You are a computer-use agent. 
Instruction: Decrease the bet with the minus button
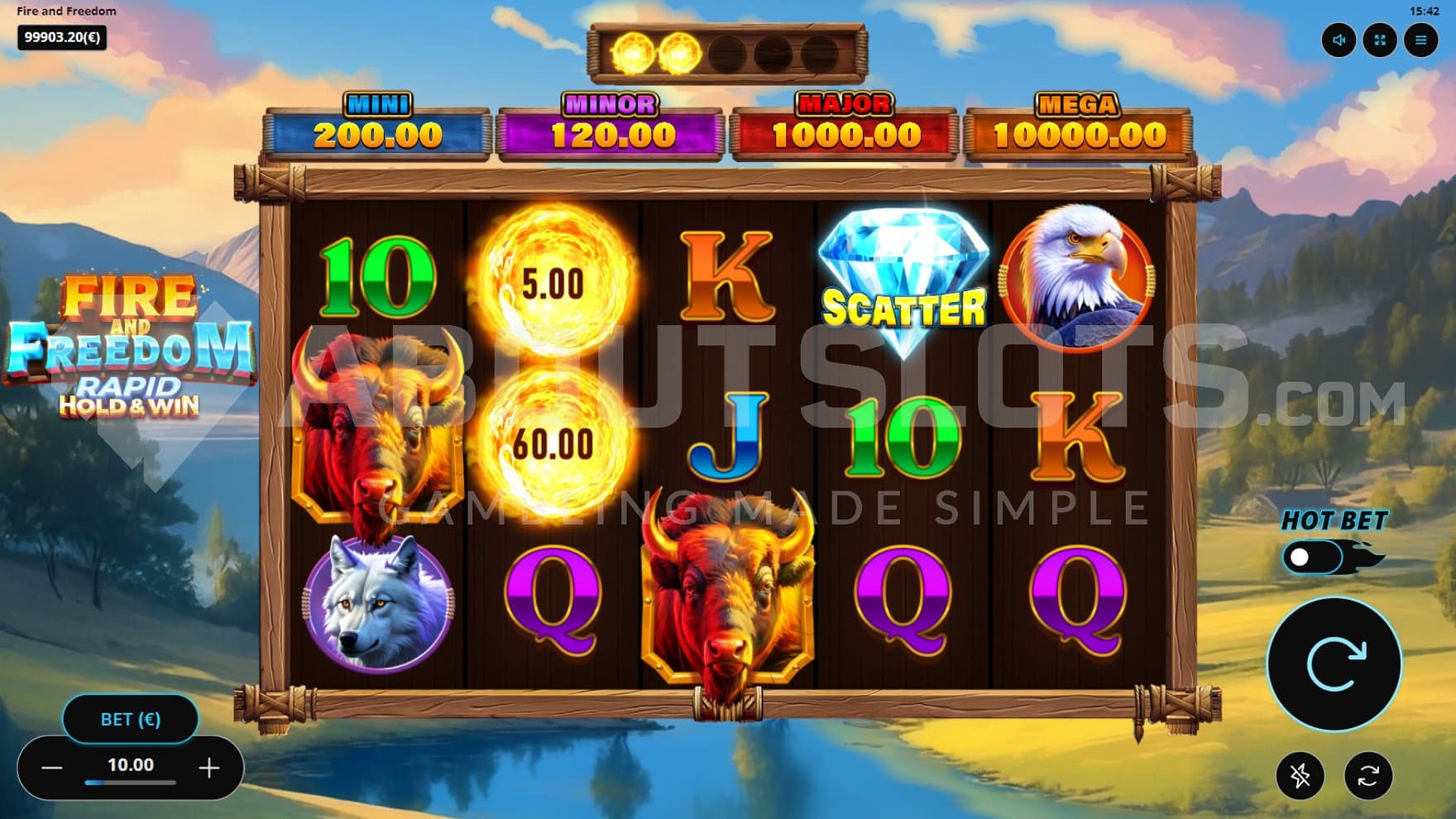pos(52,769)
